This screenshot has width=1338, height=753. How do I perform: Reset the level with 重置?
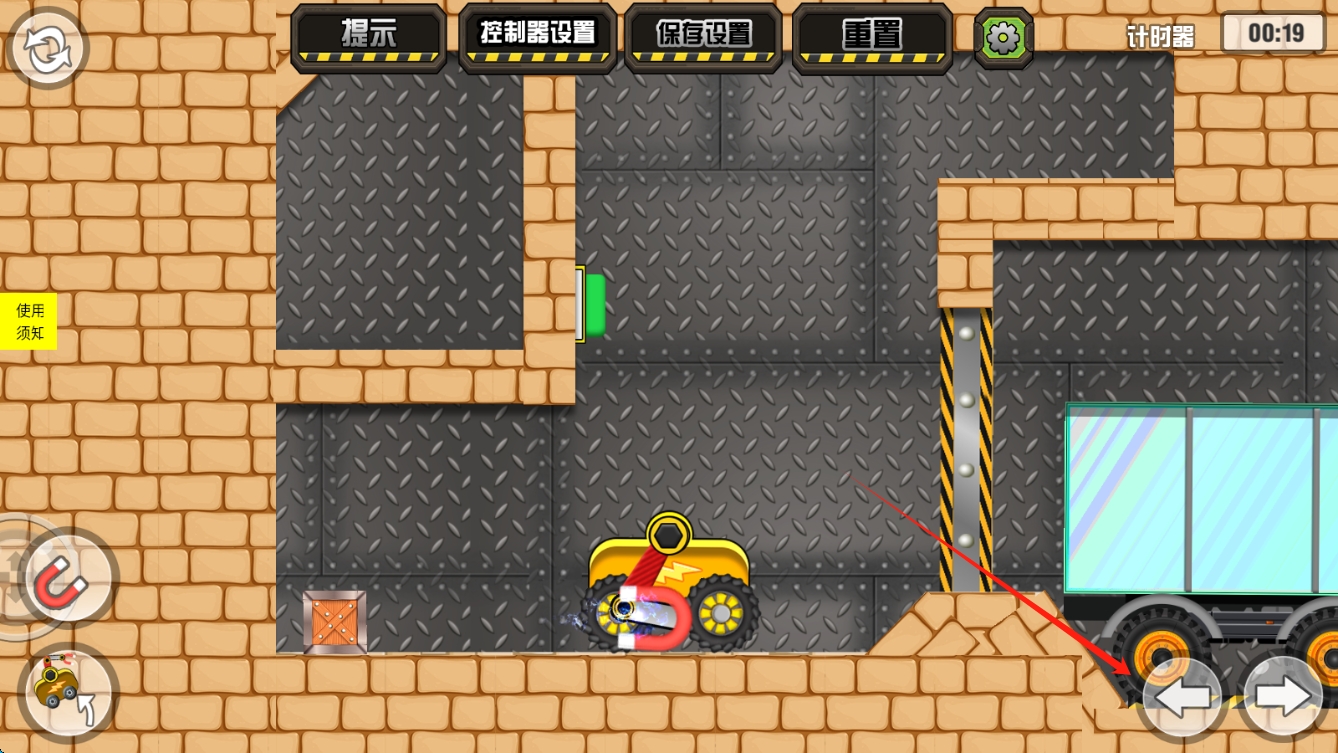click(x=872, y=37)
